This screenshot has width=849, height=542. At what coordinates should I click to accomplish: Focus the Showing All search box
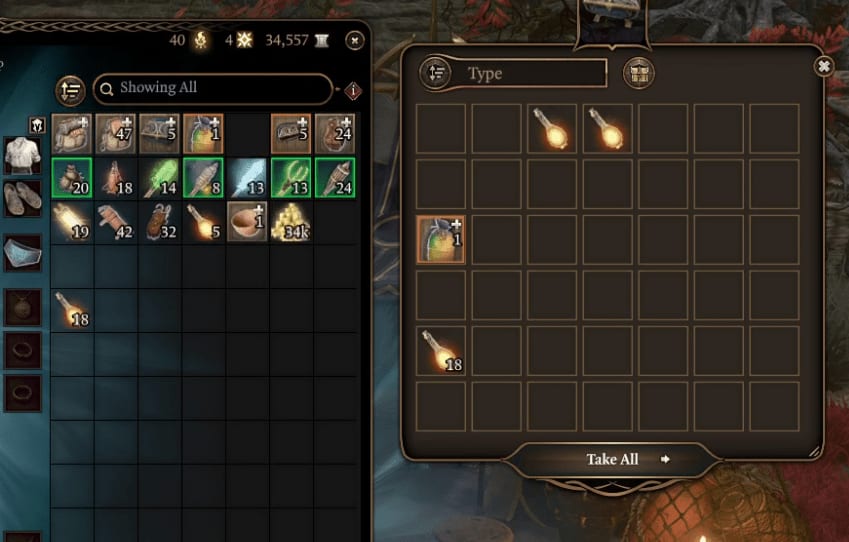214,89
